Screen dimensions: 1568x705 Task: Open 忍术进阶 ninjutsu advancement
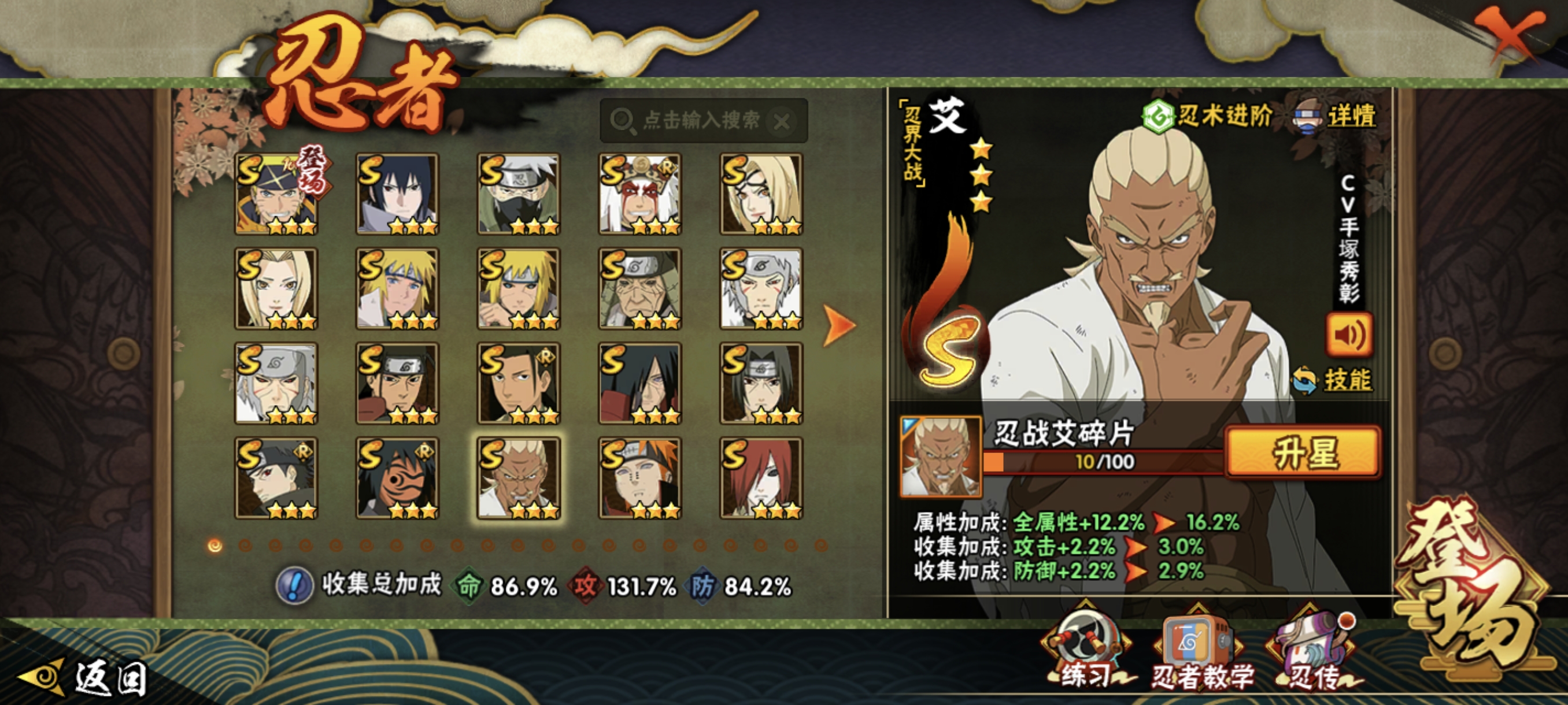[x=1208, y=115]
